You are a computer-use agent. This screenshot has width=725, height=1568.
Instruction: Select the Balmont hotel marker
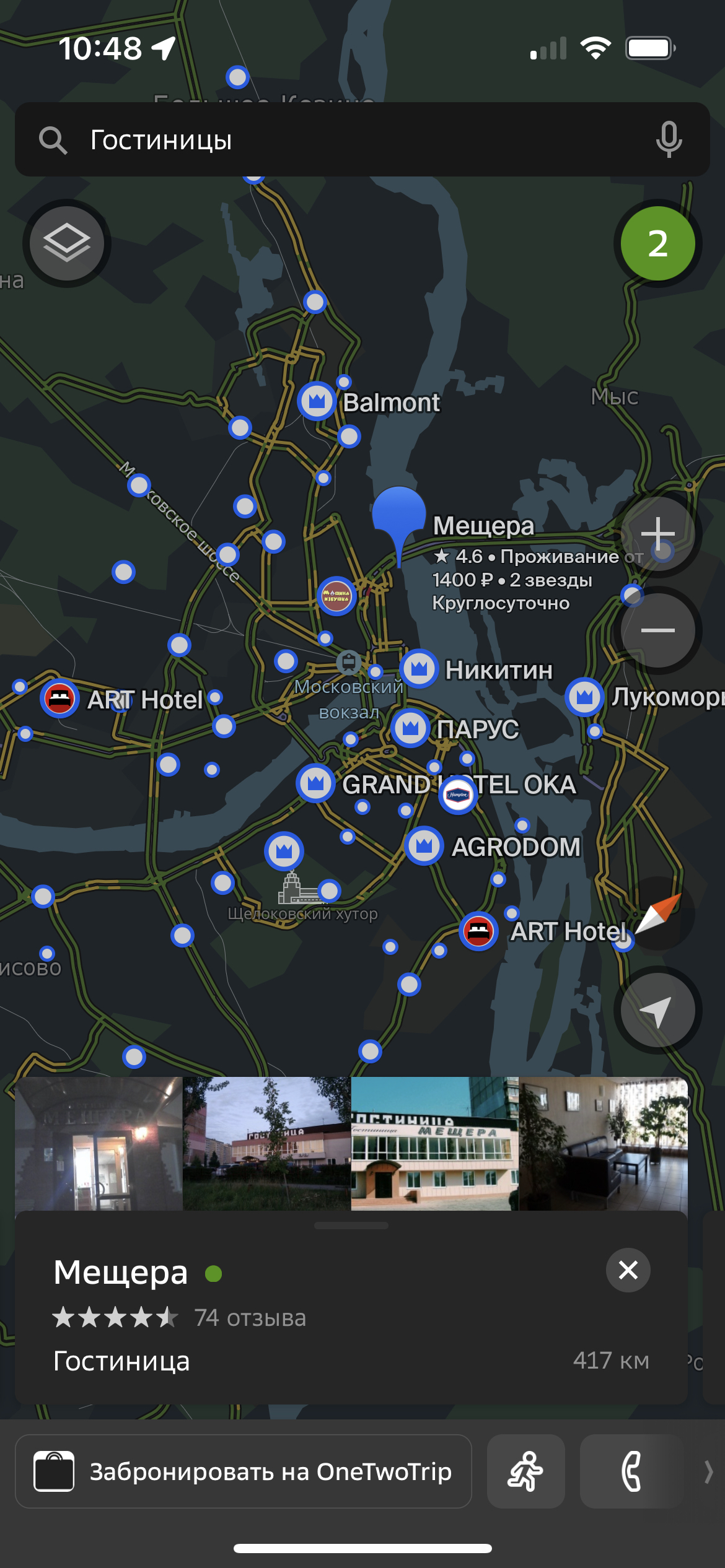(x=317, y=401)
